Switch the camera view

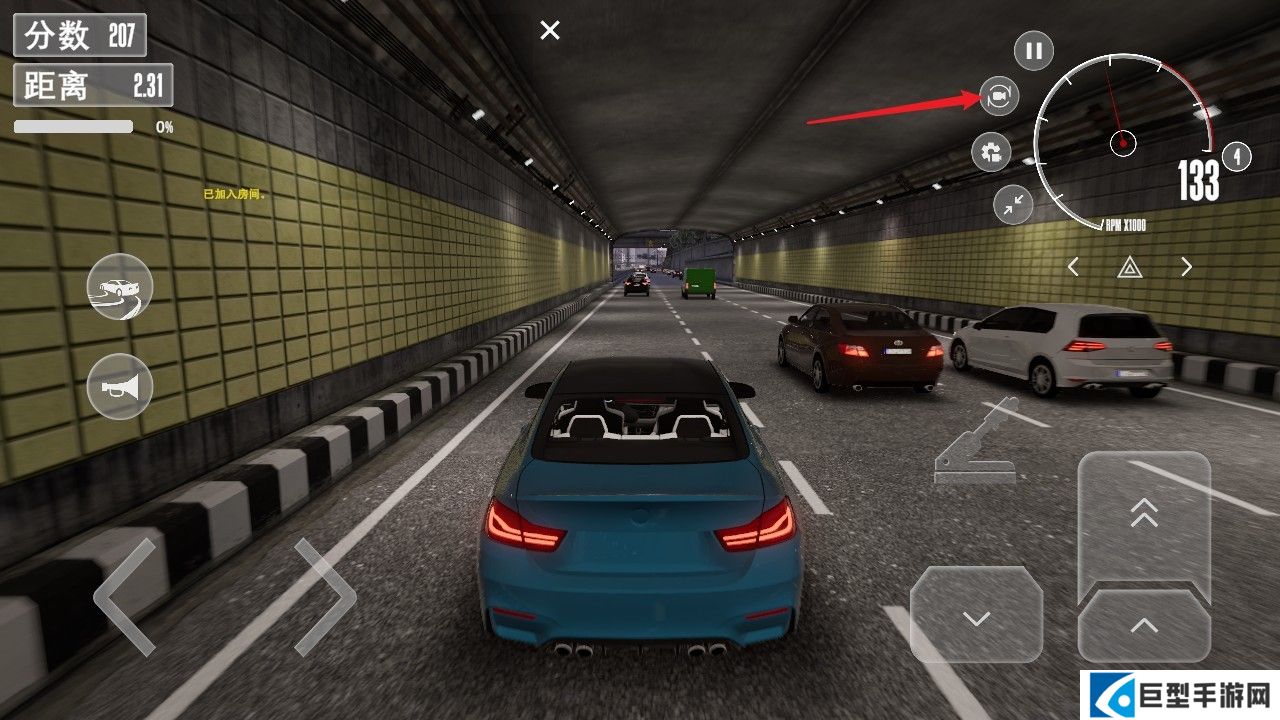[x=997, y=96]
